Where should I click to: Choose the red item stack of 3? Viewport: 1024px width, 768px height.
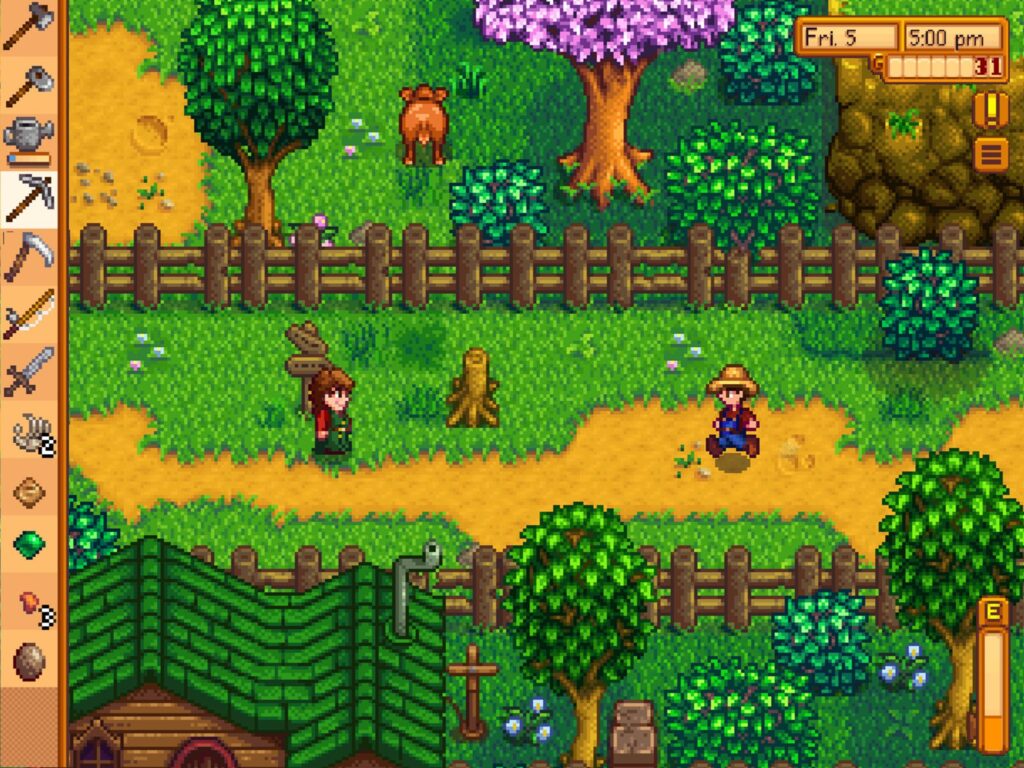(28, 603)
